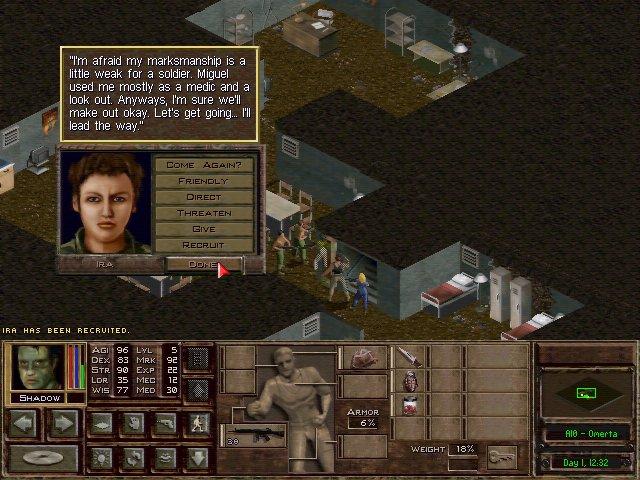
Task: Select the Friendly approach option
Action: click(203, 181)
